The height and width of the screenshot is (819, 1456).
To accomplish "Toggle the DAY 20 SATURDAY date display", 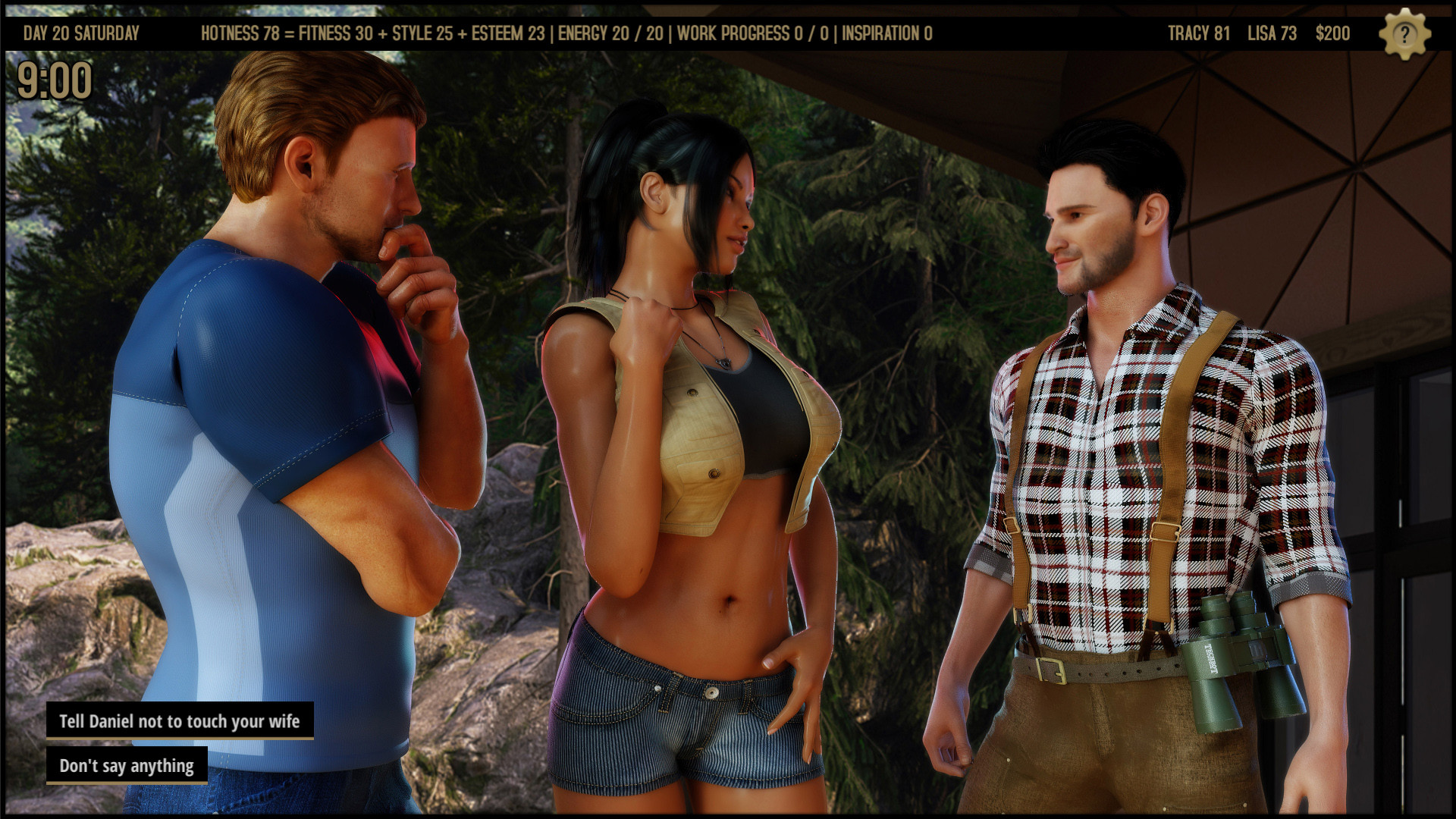I will tap(82, 33).
